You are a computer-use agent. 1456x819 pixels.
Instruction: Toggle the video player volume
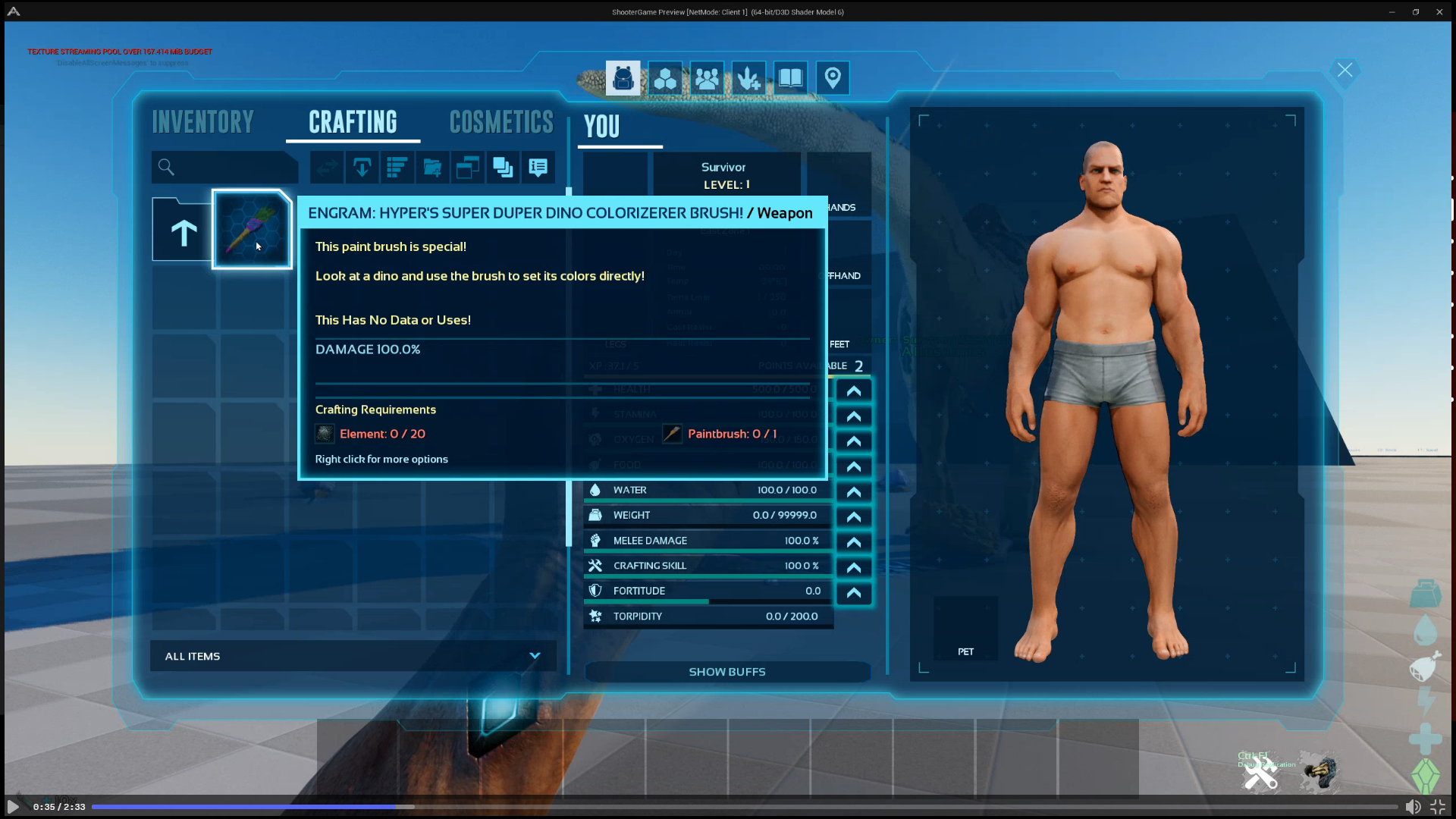coord(1413,807)
